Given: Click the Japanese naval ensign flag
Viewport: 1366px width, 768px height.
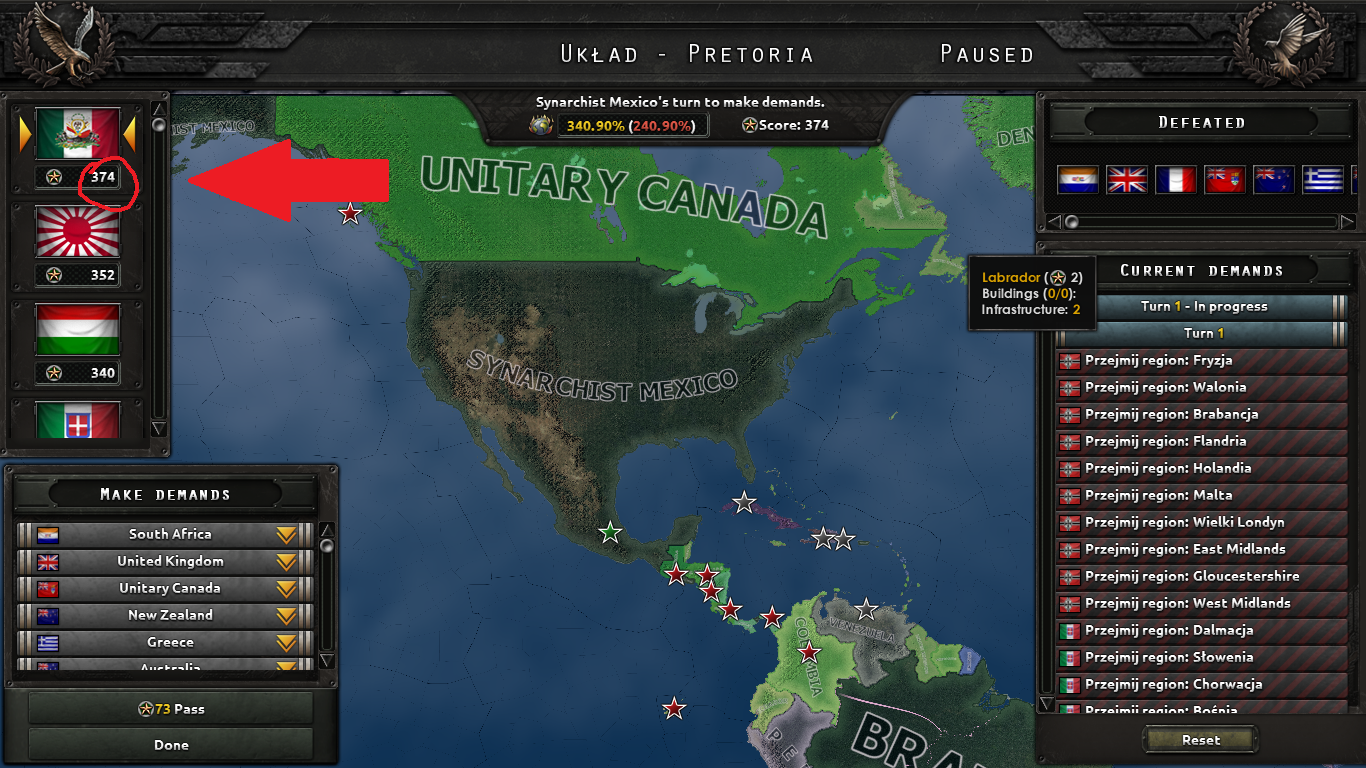Looking at the screenshot, I should tap(77, 232).
